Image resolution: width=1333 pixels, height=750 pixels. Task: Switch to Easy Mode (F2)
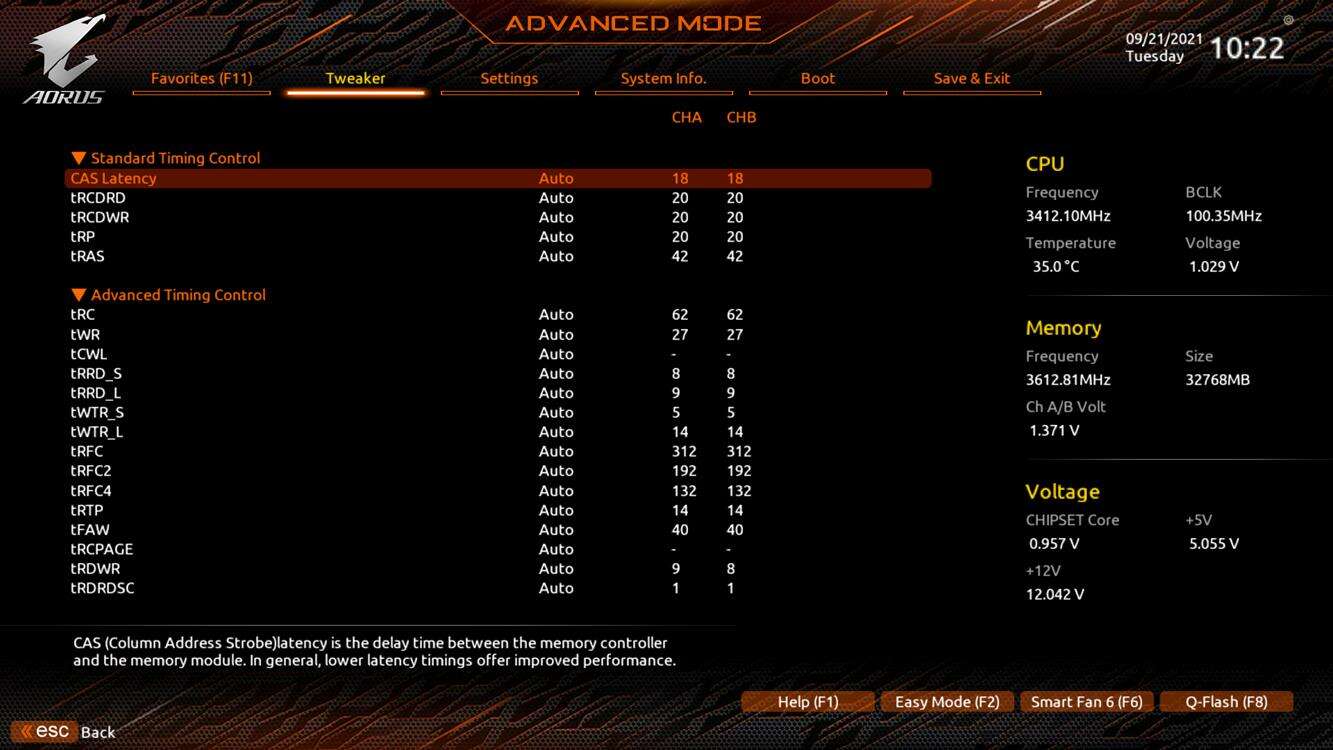pos(947,702)
